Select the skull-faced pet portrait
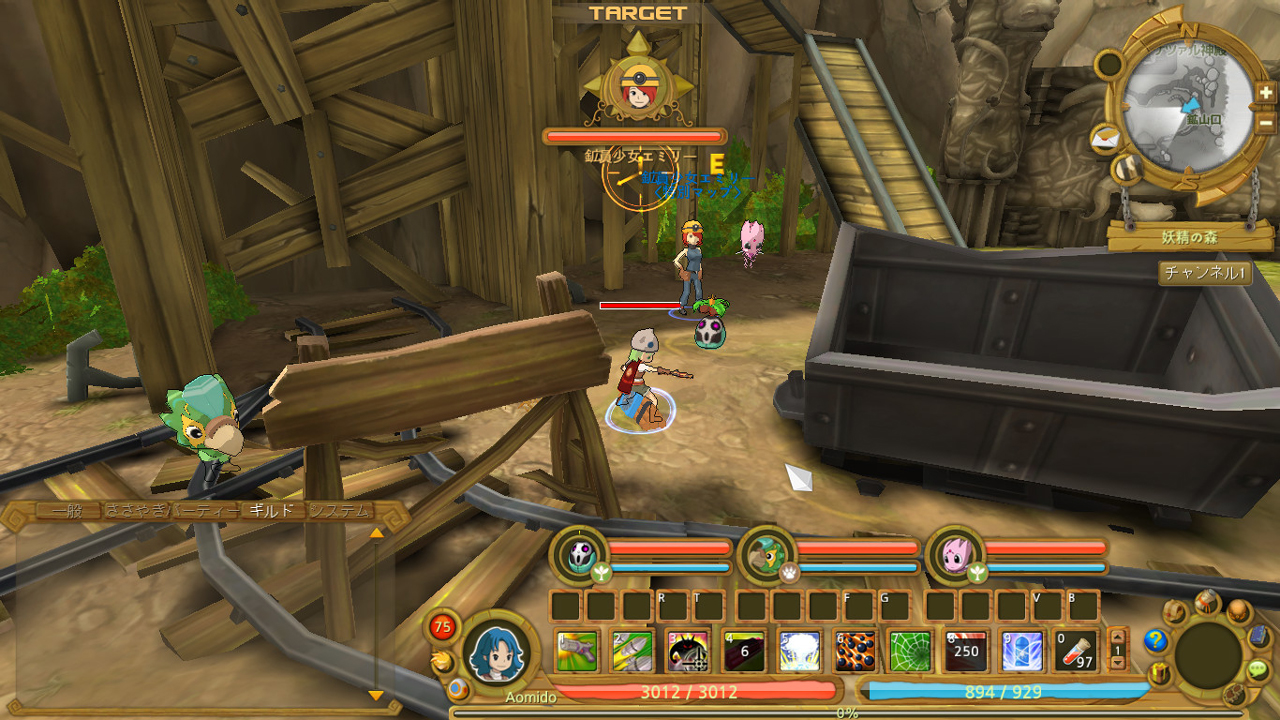 point(579,553)
